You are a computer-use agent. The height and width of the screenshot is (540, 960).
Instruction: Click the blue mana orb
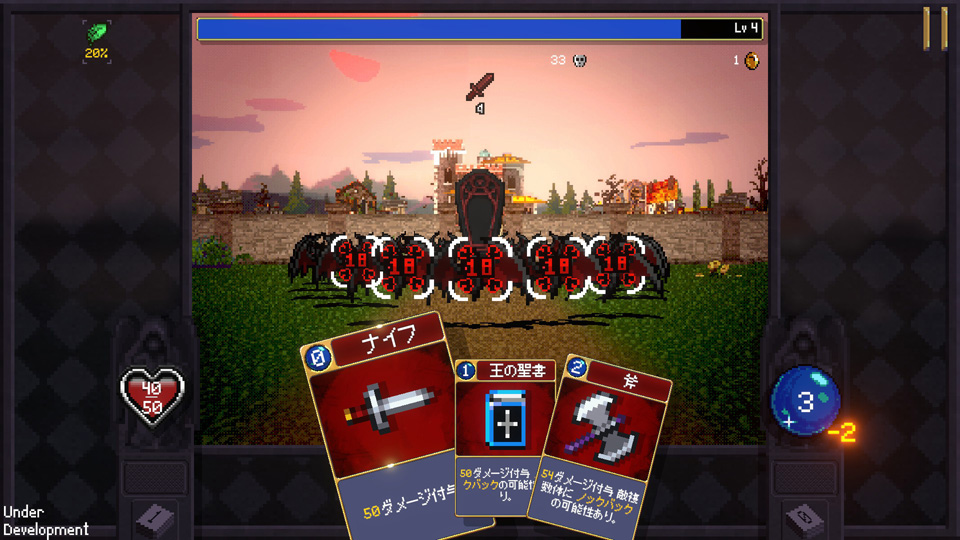click(805, 402)
